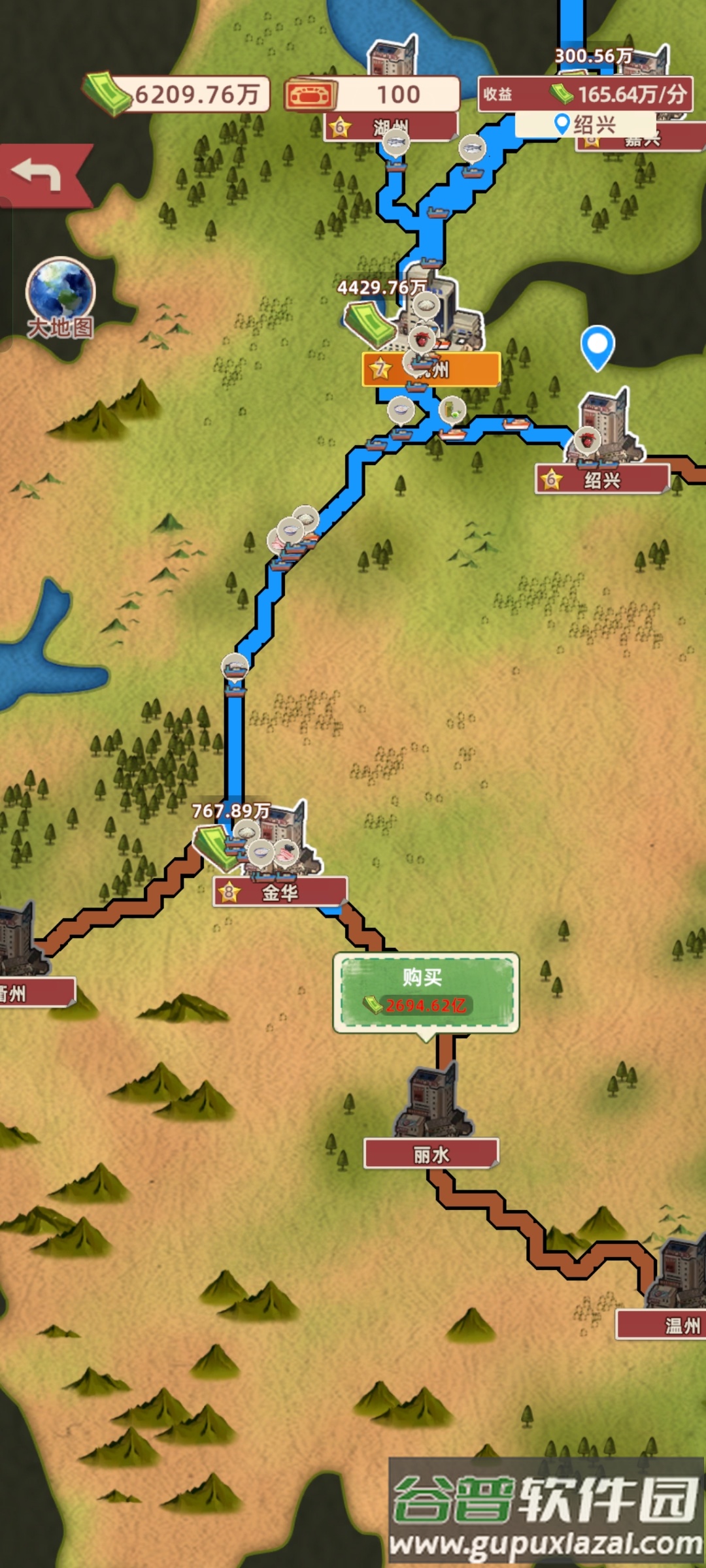
Task: Tap the blue location pin marker
Action: coord(597,346)
